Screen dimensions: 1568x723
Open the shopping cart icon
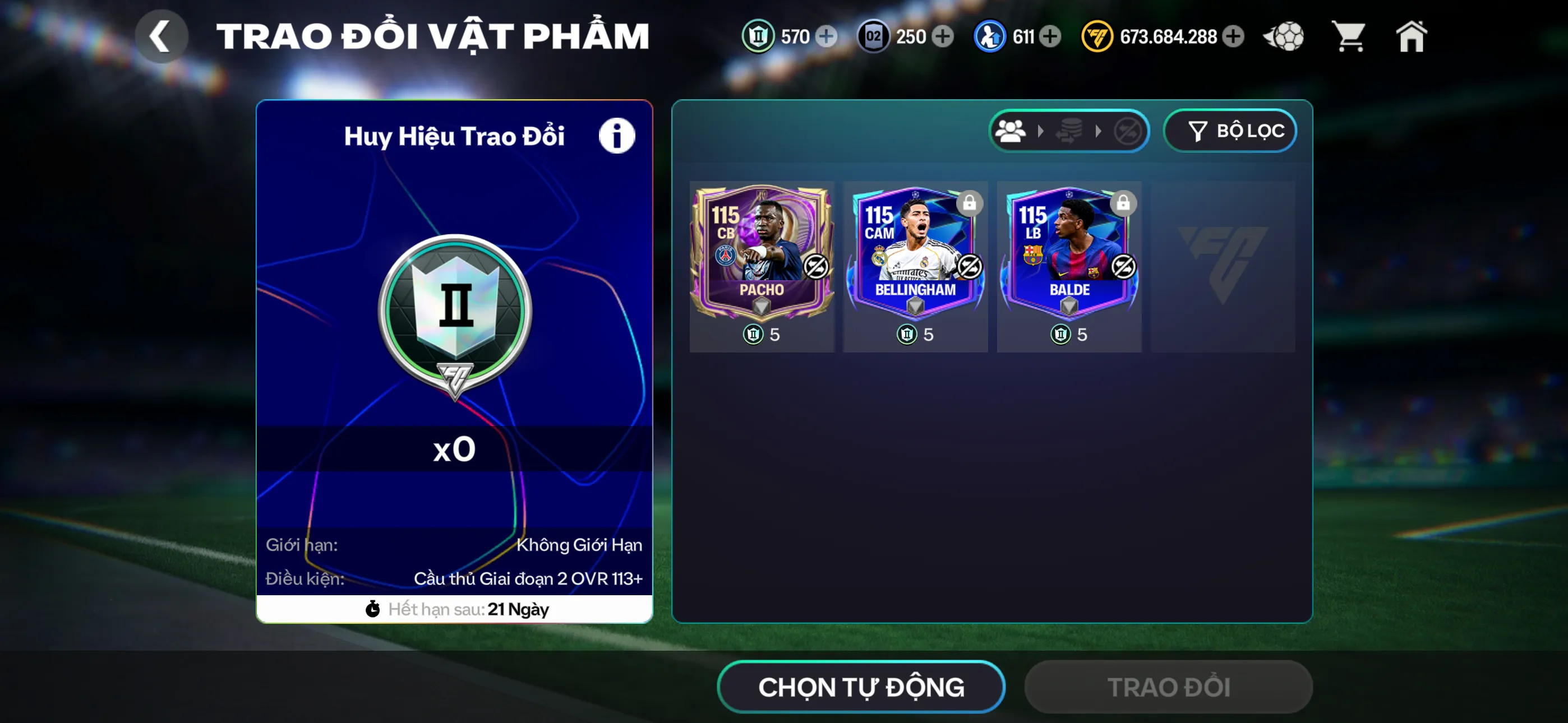click(x=1349, y=36)
